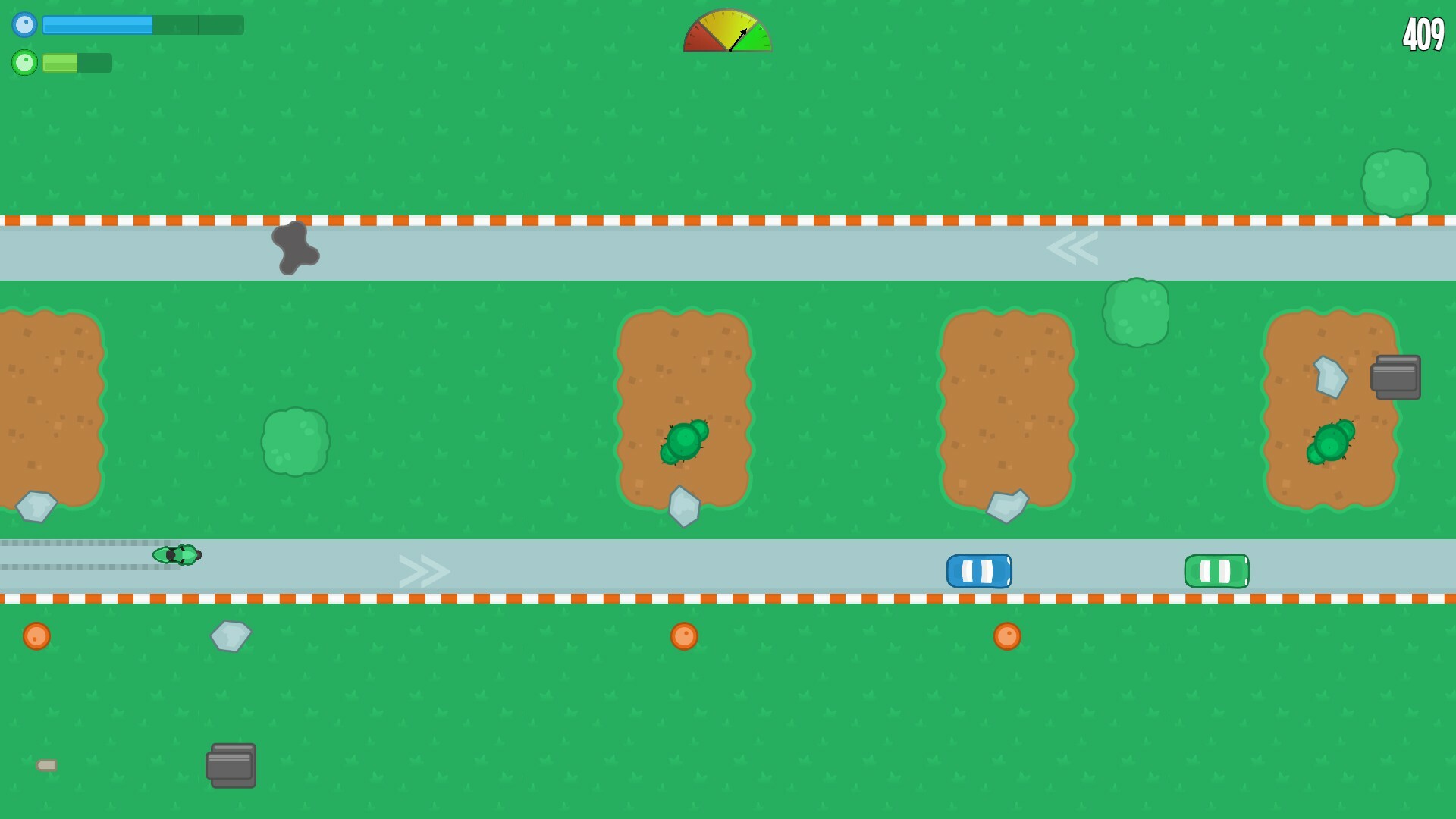Image resolution: width=1456 pixels, height=819 pixels.
Task: Click the gray crate in the top-right dirt patch
Action: (x=1396, y=376)
